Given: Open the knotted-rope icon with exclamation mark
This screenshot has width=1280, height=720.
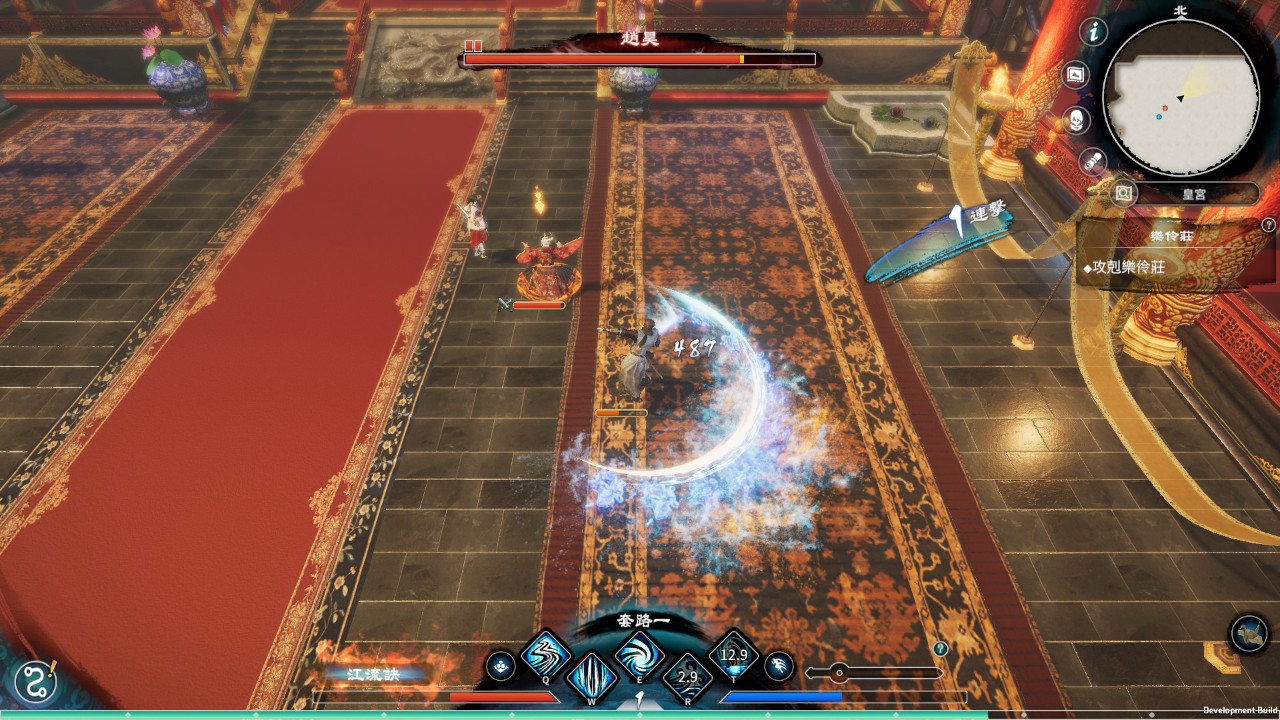Looking at the screenshot, I should (36, 683).
